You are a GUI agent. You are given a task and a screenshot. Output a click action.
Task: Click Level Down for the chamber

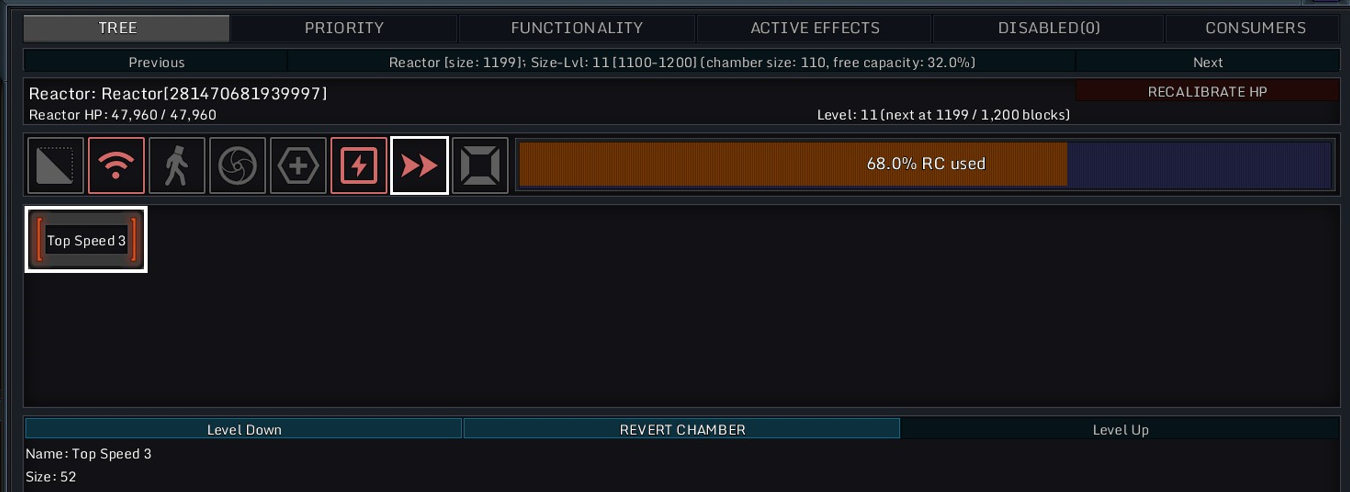coord(244,429)
